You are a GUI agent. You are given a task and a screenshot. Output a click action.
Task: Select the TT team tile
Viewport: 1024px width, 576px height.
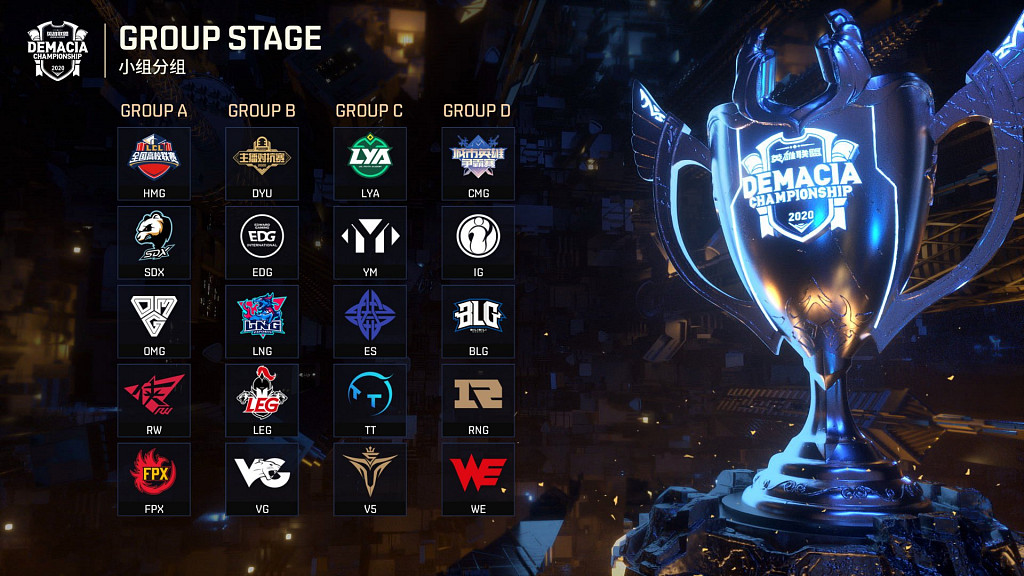370,401
